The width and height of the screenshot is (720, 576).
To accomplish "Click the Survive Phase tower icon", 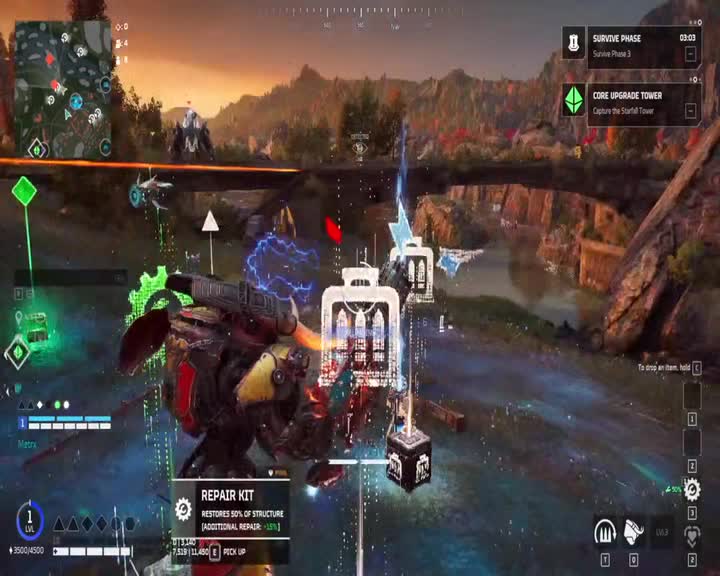I will [573, 43].
